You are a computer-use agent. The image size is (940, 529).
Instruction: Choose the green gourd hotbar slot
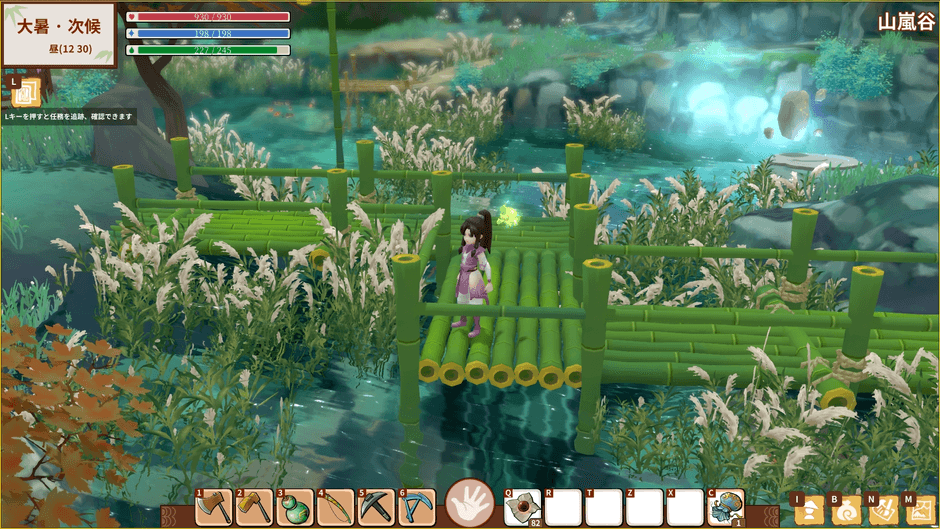click(295, 507)
